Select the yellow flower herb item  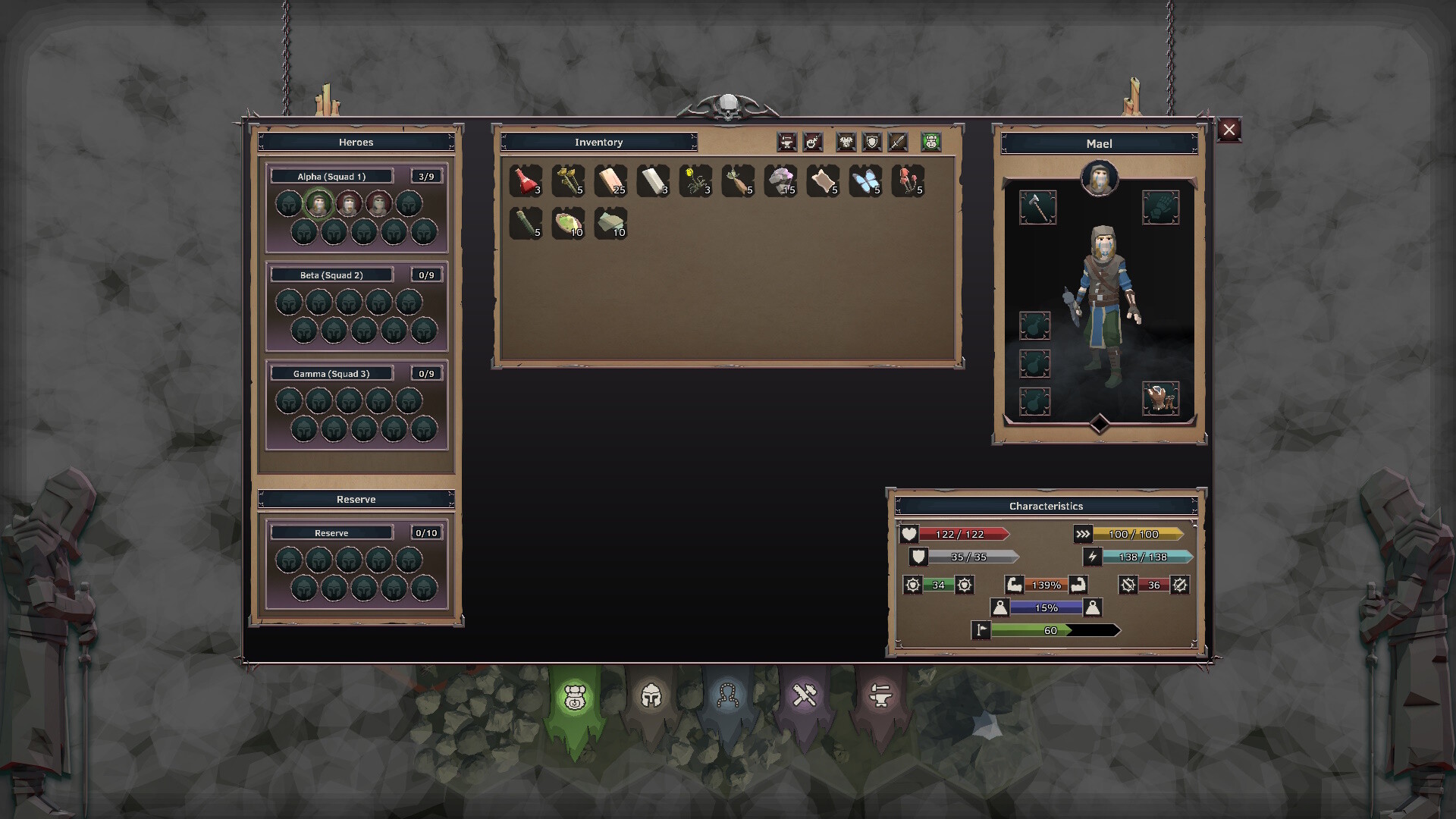point(695,181)
